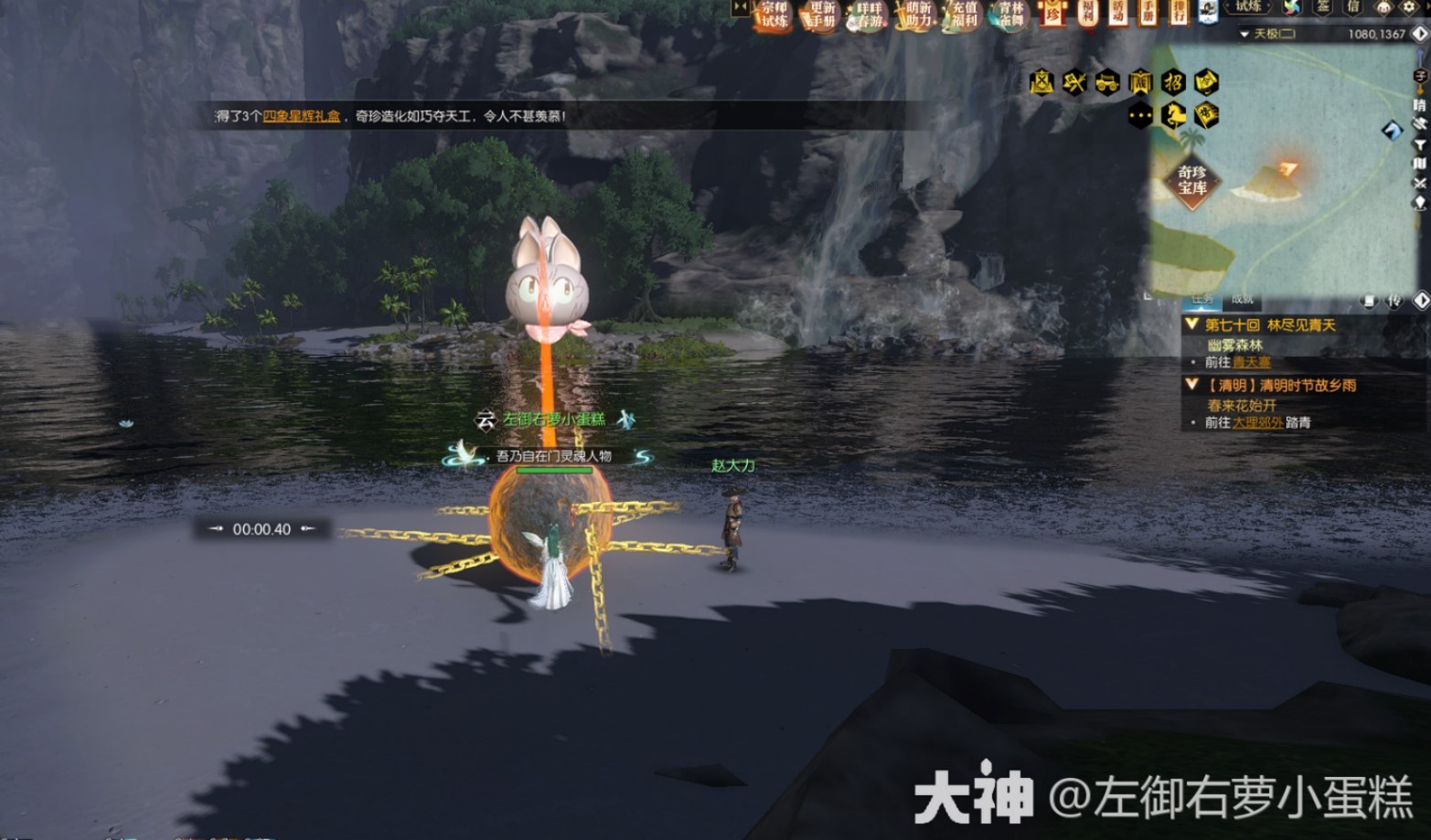This screenshot has width=1431, height=840.
Task: Click the 青天寨 destination link
Action: (x=1252, y=362)
